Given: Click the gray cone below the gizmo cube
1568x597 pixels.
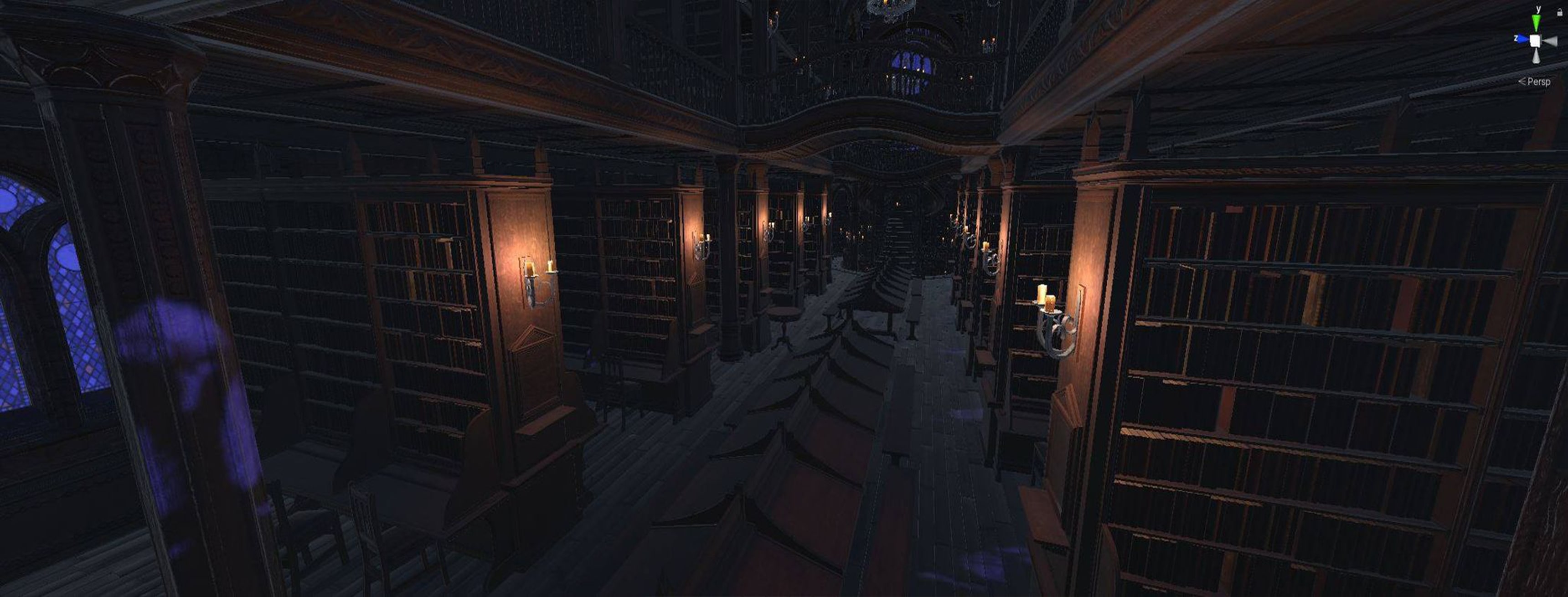Looking at the screenshot, I should [1537, 56].
